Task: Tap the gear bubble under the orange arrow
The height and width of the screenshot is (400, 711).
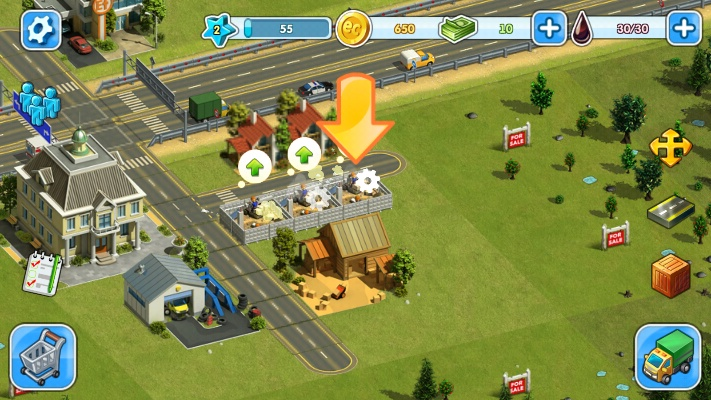Action: tap(367, 181)
